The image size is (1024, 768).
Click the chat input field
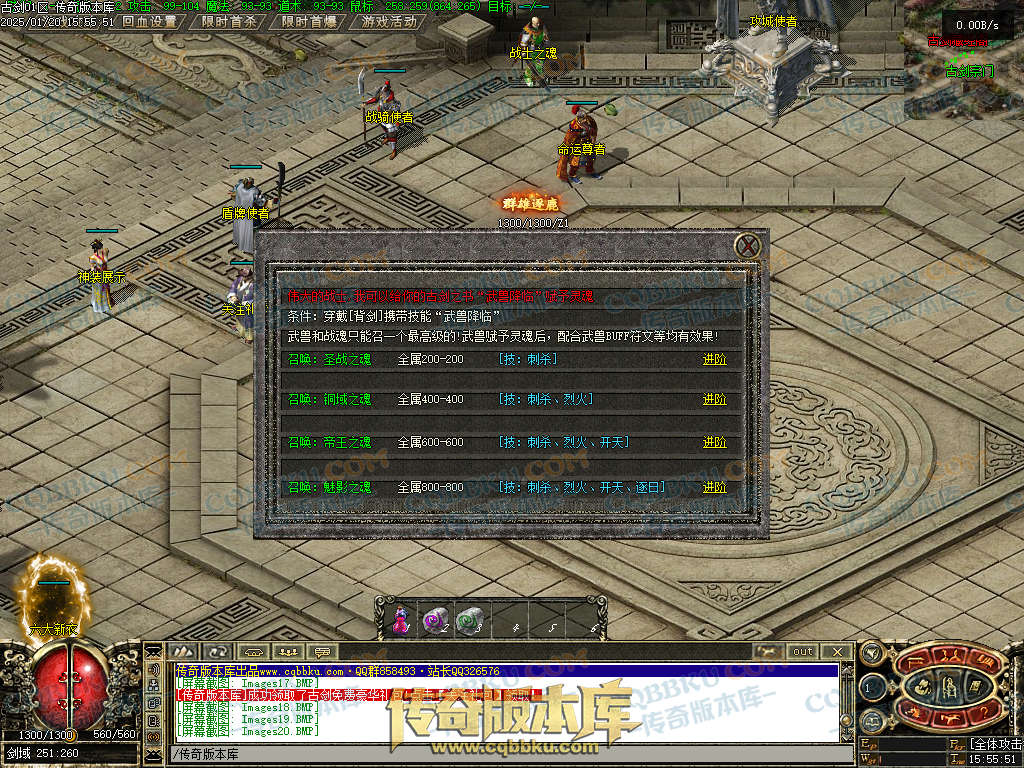click(500, 754)
